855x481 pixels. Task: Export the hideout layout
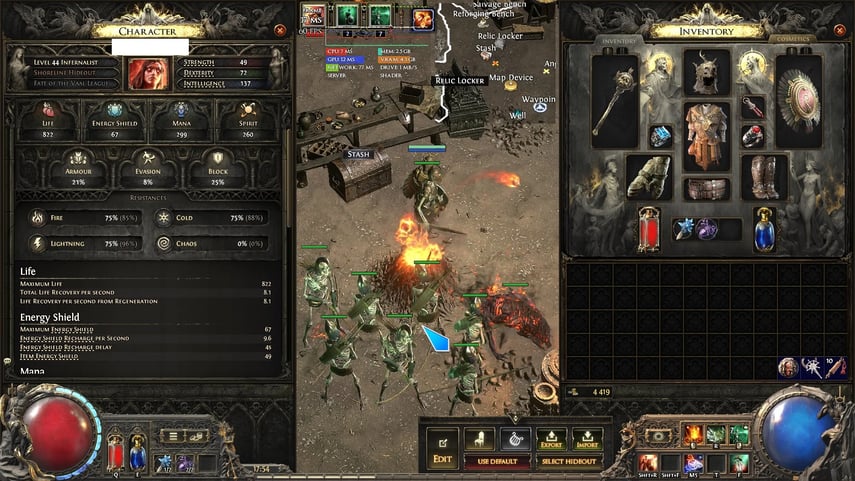551,438
